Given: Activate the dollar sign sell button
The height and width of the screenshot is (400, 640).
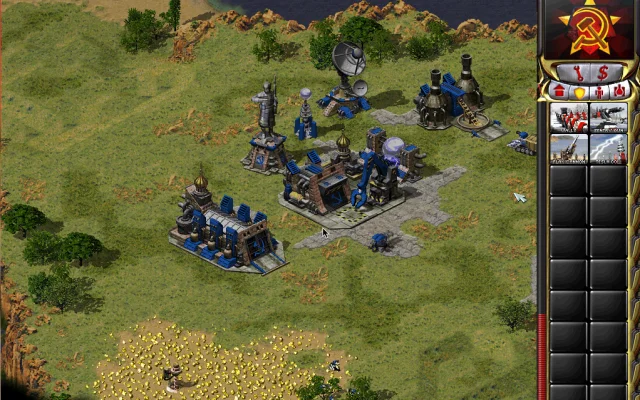Looking at the screenshot, I should click(x=603, y=72).
